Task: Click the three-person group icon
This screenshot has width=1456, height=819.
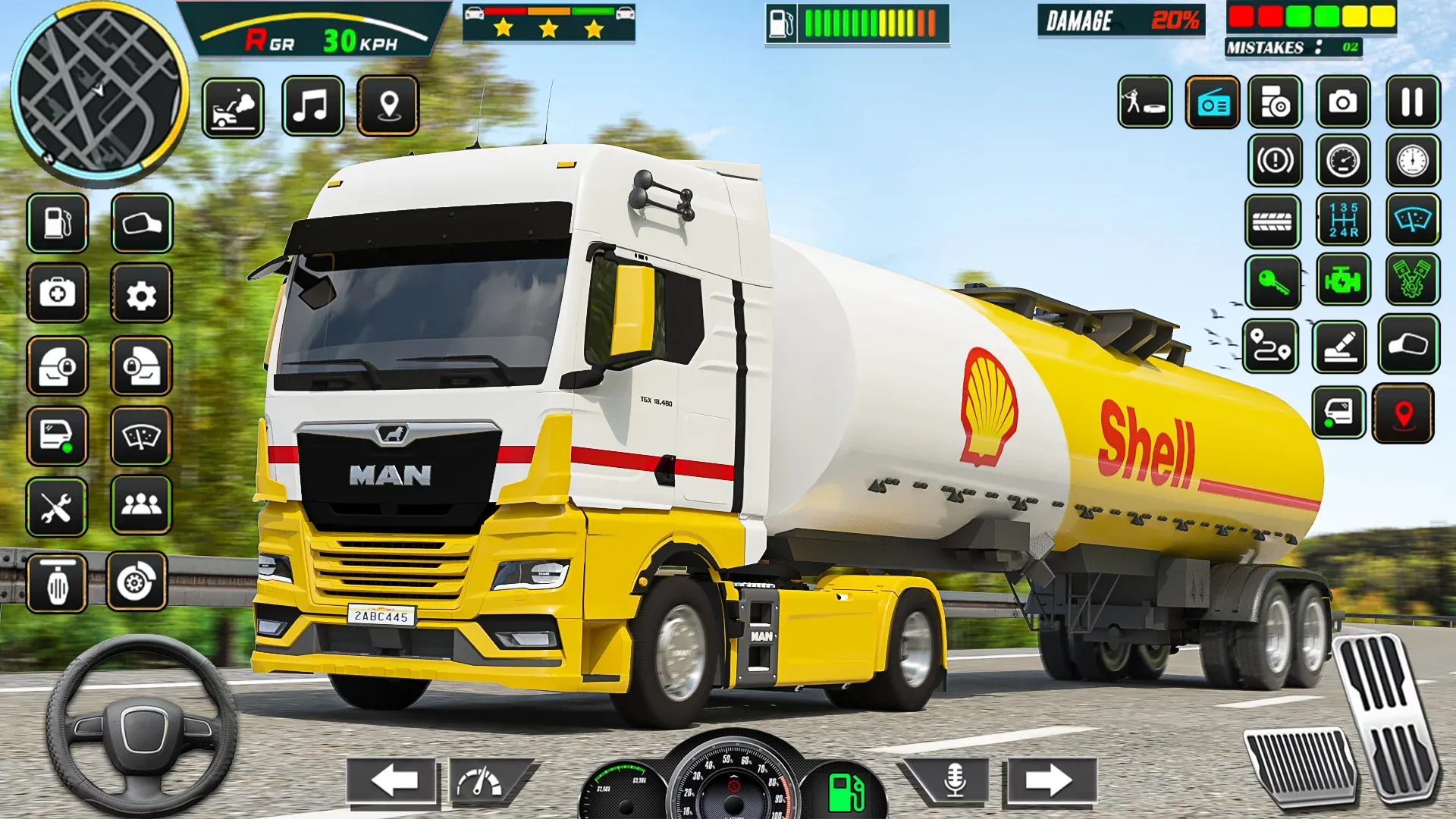Action: (141, 505)
